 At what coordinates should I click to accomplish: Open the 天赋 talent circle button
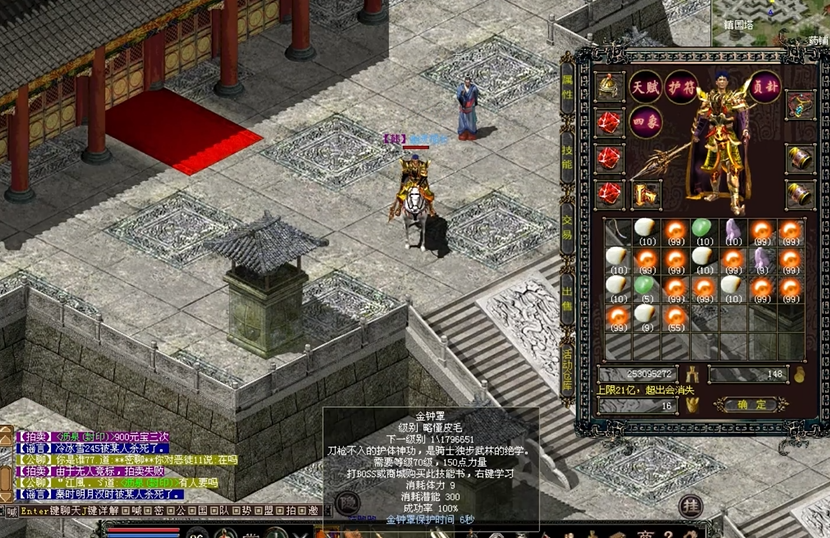(645, 86)
